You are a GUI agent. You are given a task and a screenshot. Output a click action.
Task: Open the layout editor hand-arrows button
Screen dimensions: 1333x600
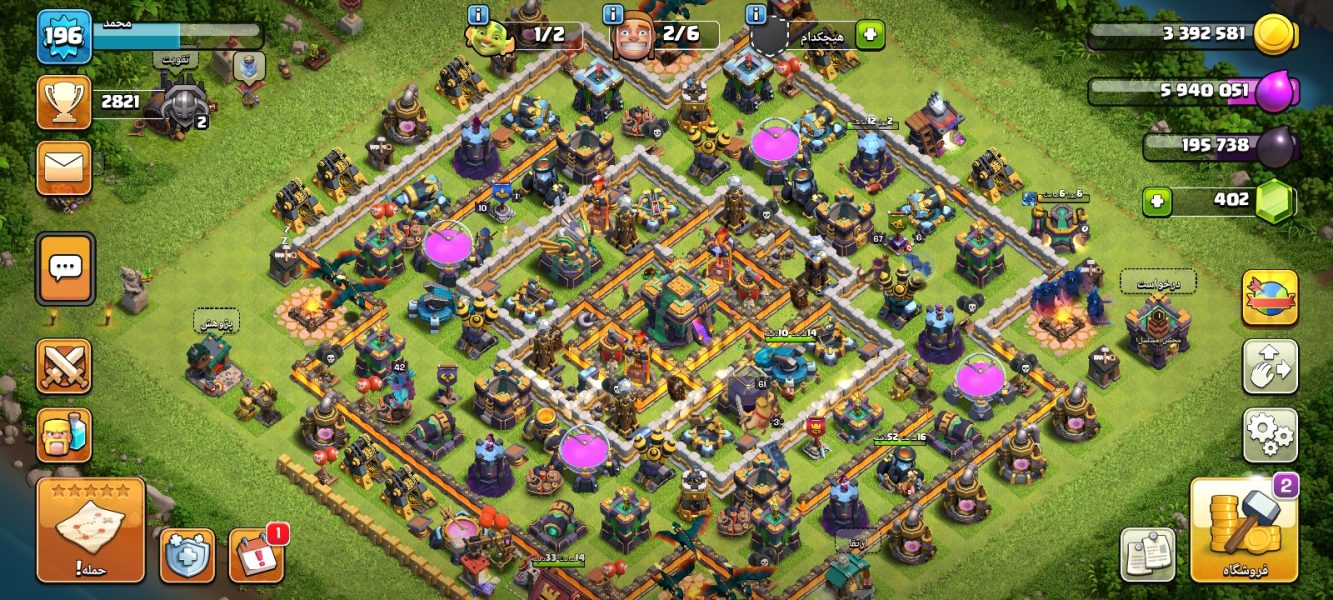(1270, 366)
